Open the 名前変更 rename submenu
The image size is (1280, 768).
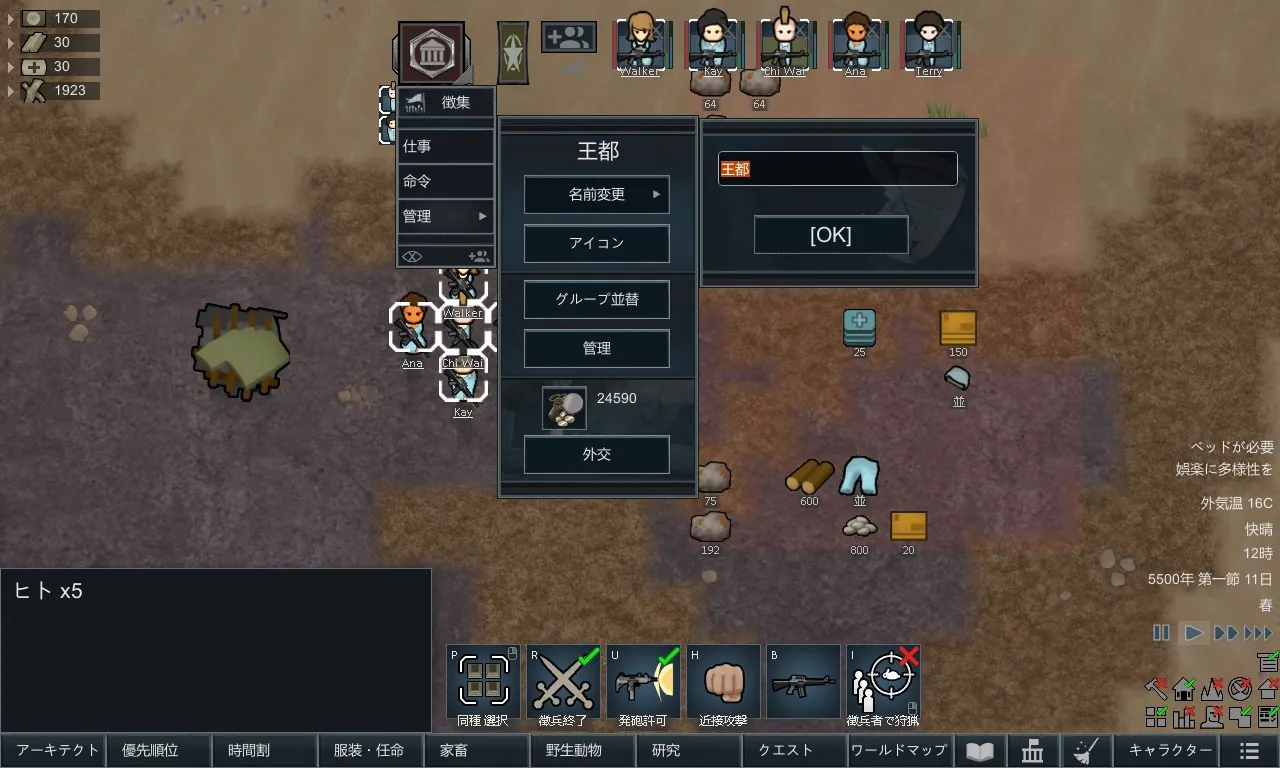pos(597,195)
